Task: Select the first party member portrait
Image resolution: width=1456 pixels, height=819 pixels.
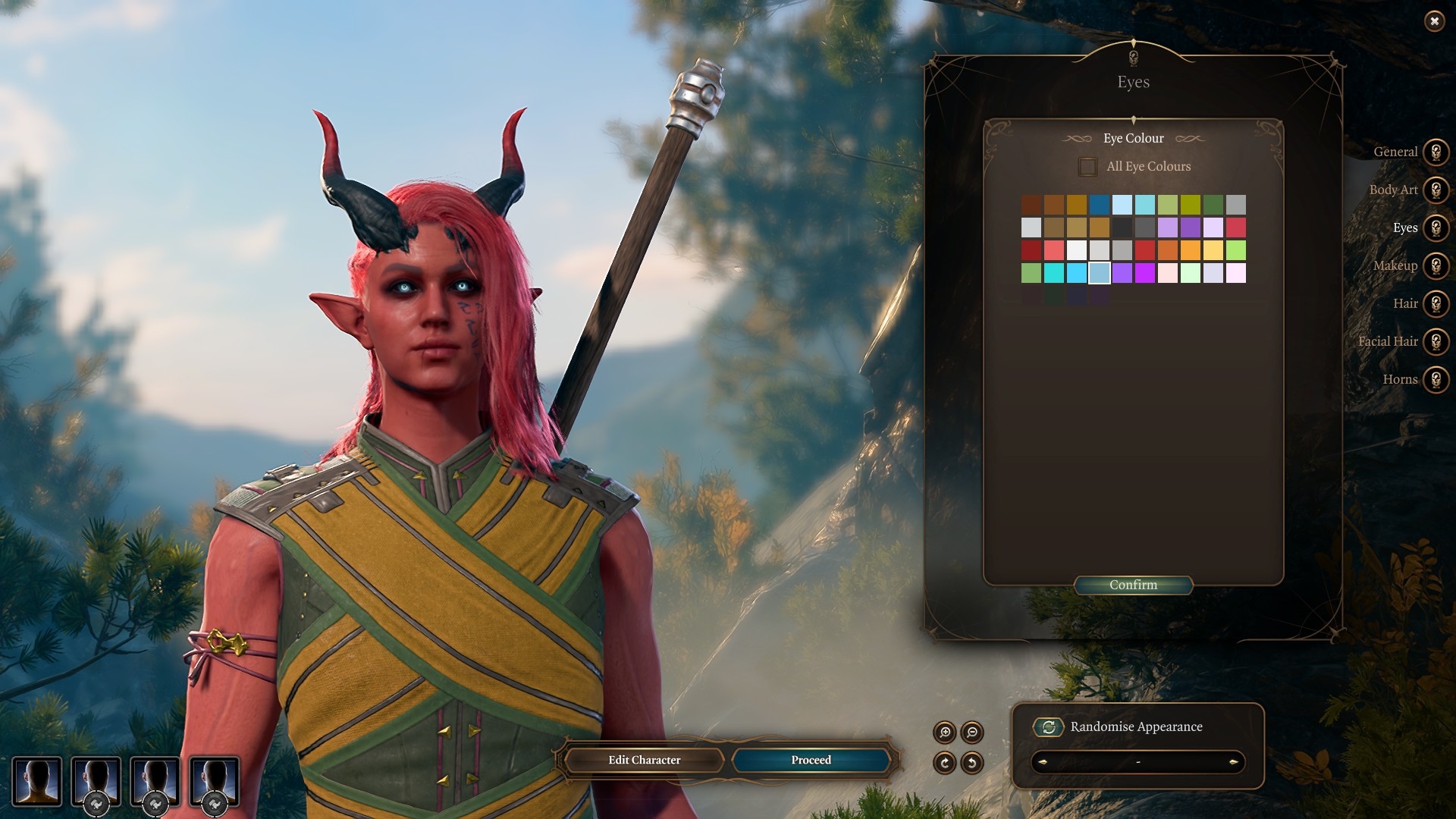Action: (x=36, y=781)
